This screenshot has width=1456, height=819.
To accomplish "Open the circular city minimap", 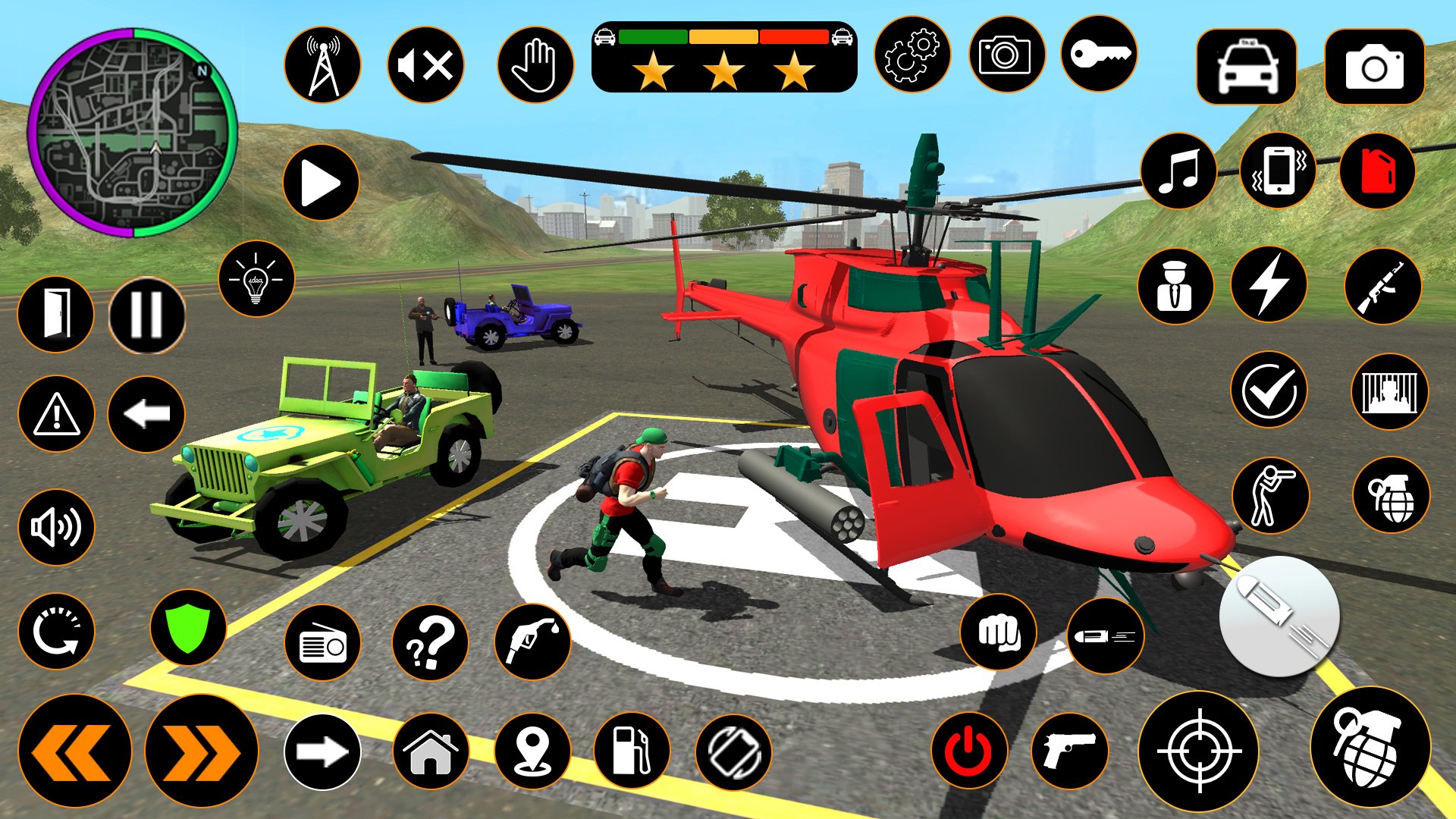I will point(133,133).
